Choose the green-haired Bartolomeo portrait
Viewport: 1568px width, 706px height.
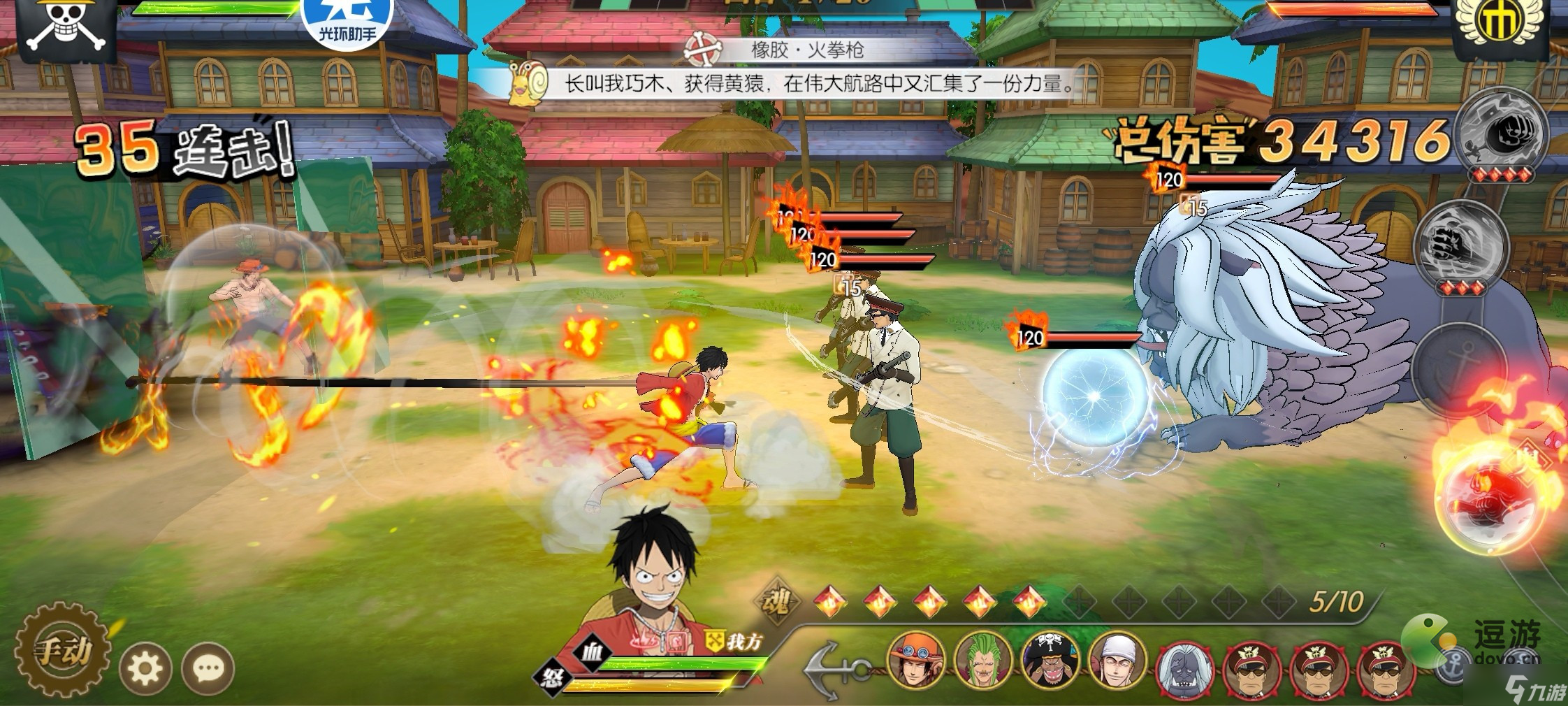tap(983, 662)
